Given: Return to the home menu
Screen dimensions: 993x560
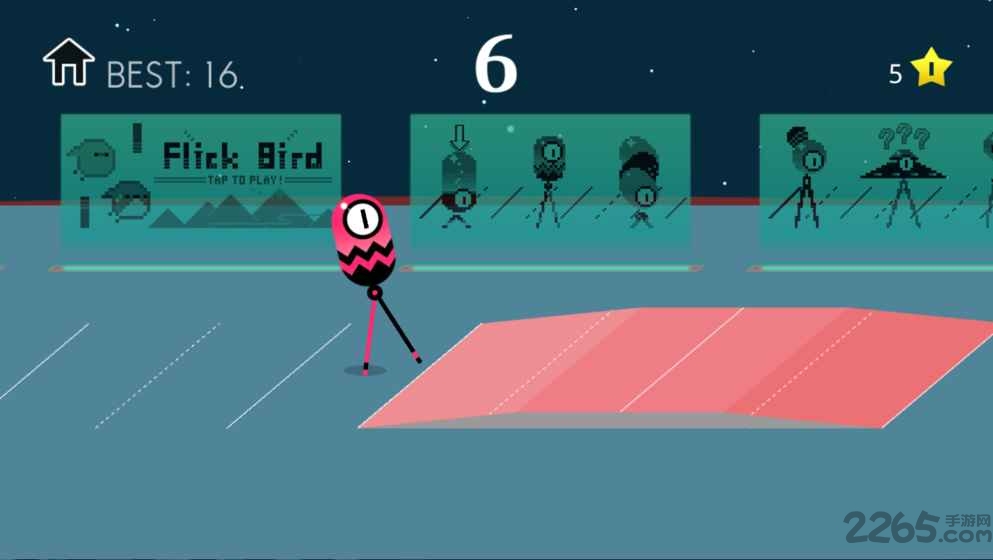Looking at the screenshot, I should point(68,62).
